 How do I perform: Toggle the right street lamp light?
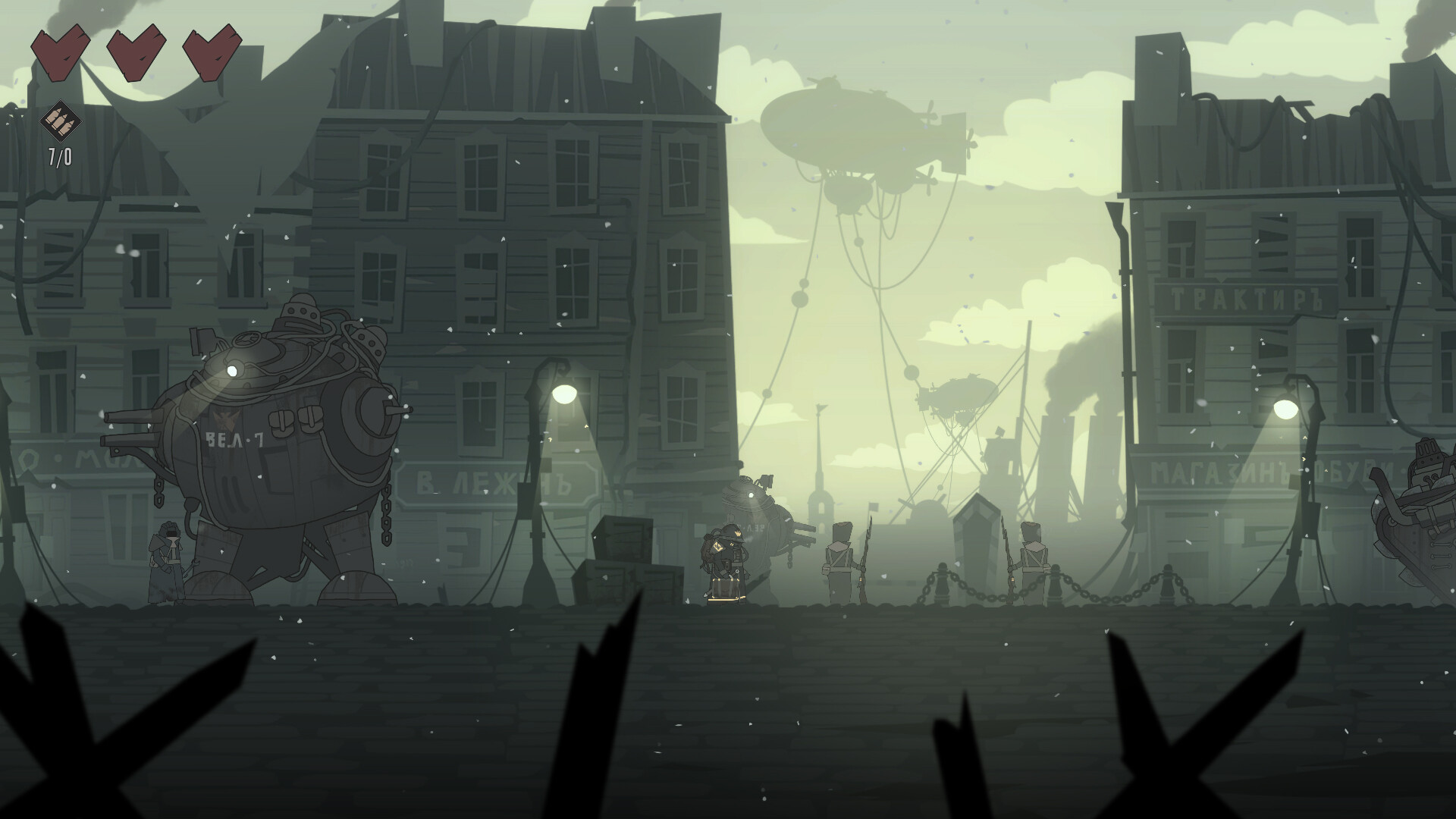click(x=1285, y=410)
